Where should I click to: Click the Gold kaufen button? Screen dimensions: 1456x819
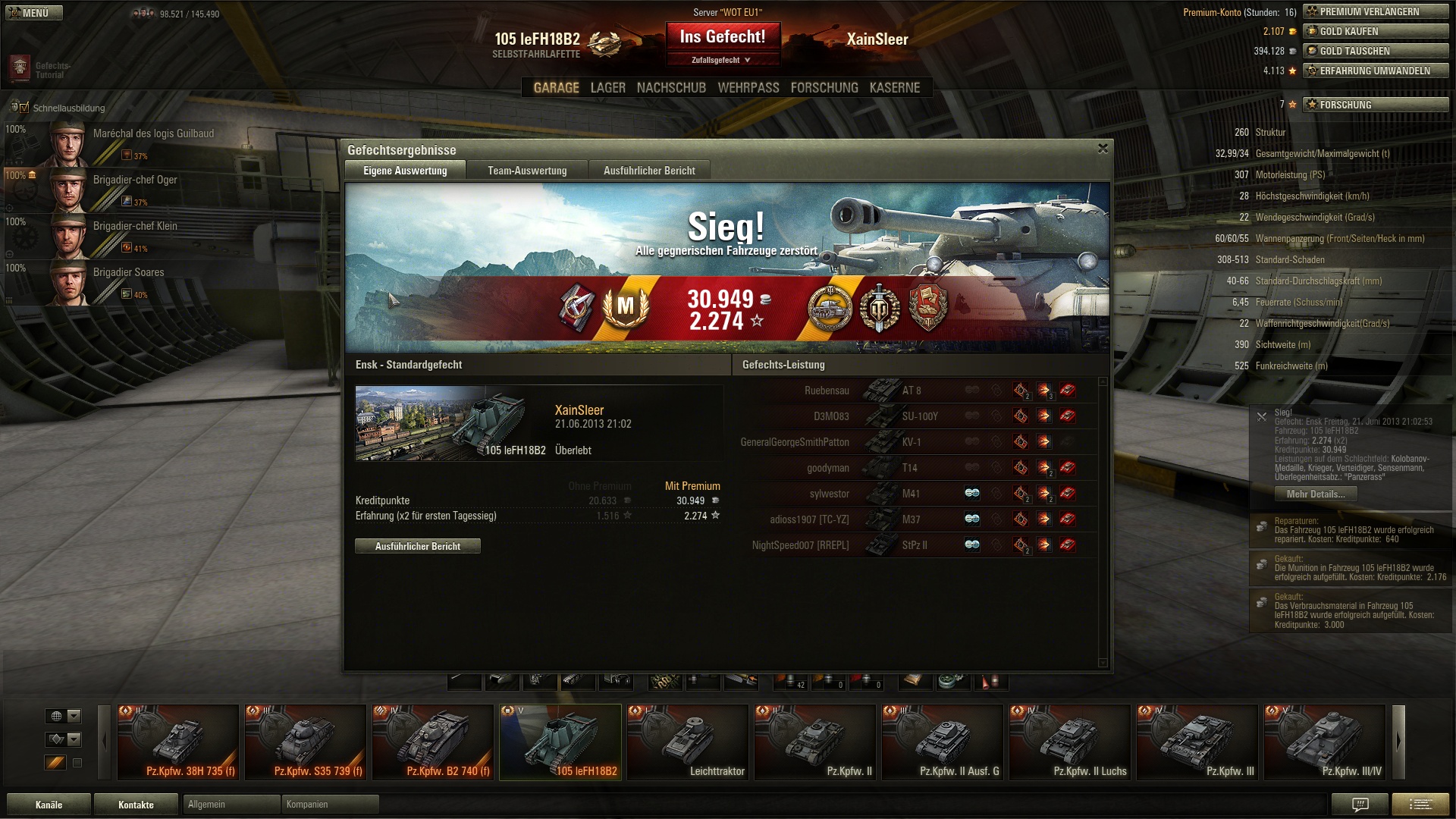pos(1376,31)
